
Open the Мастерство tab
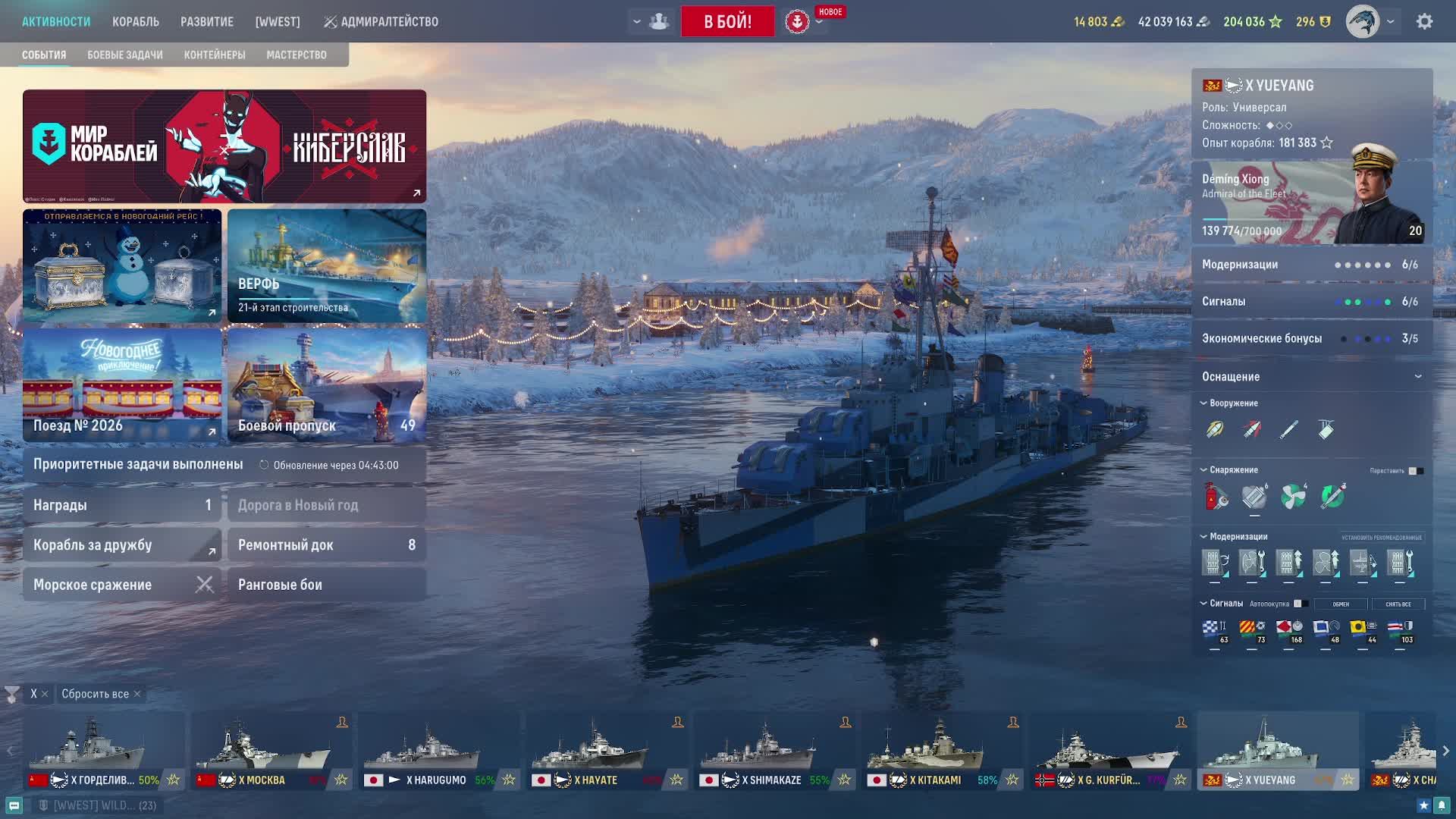click(x=297, y=55)
